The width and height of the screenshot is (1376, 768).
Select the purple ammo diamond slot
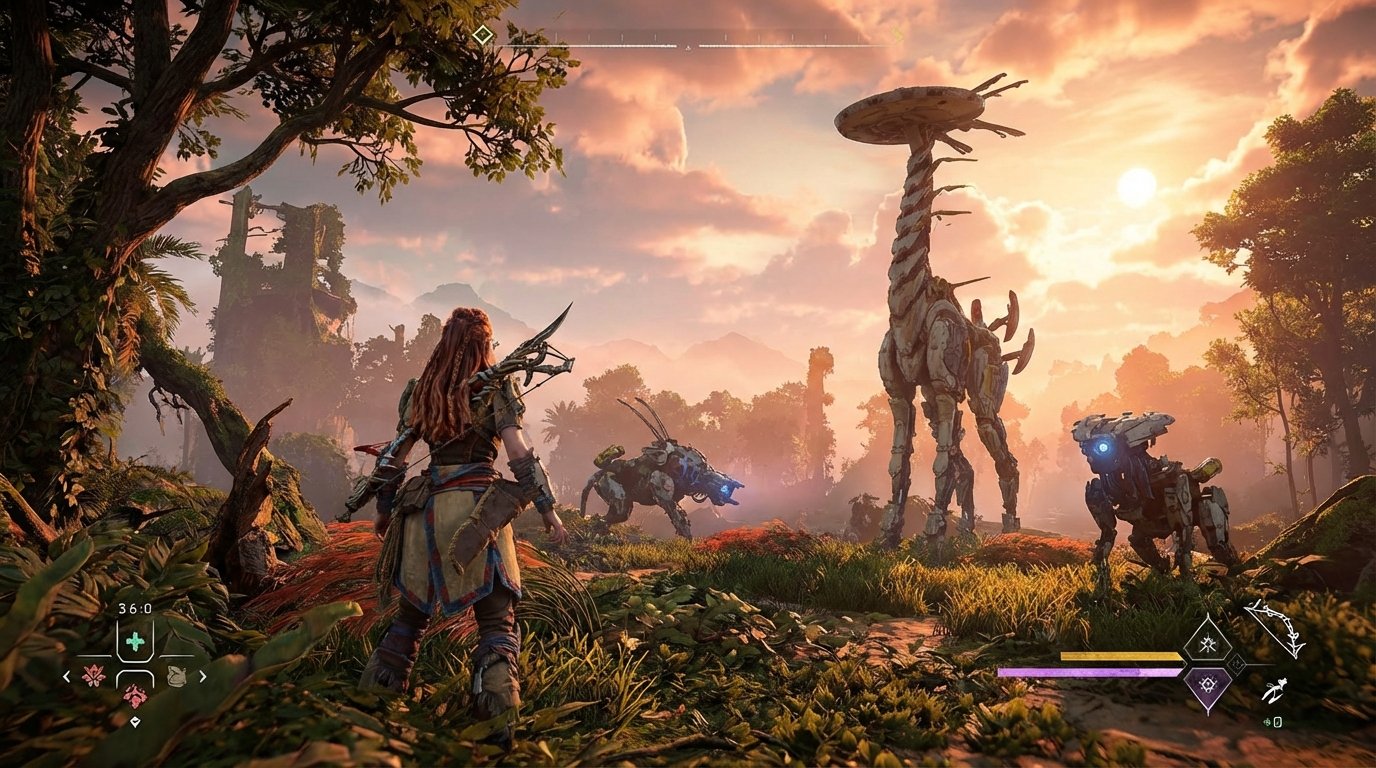tap(1208, 685)
